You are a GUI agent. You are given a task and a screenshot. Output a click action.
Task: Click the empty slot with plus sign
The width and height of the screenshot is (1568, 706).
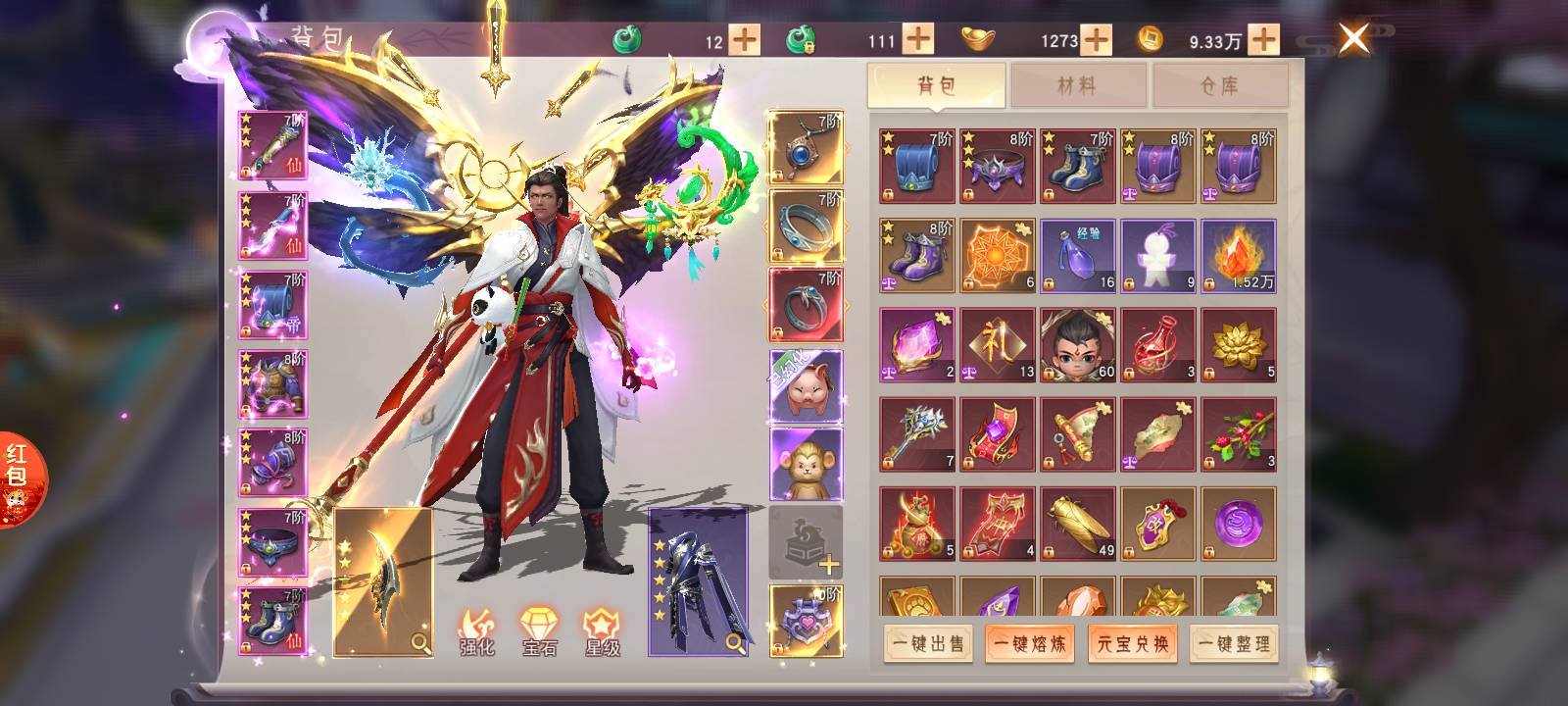[806, 542]
